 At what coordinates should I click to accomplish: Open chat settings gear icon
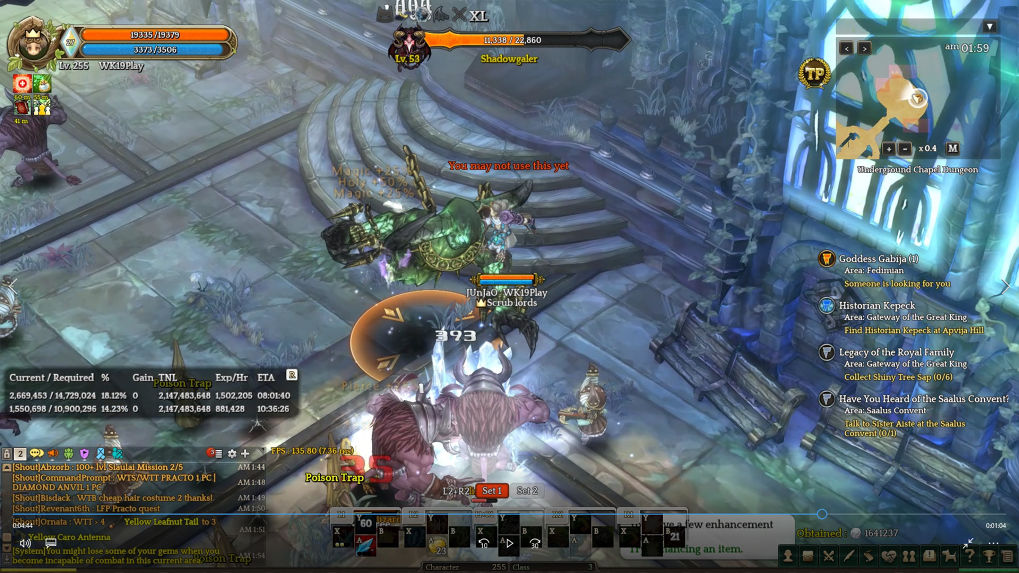tap(232, 454)
